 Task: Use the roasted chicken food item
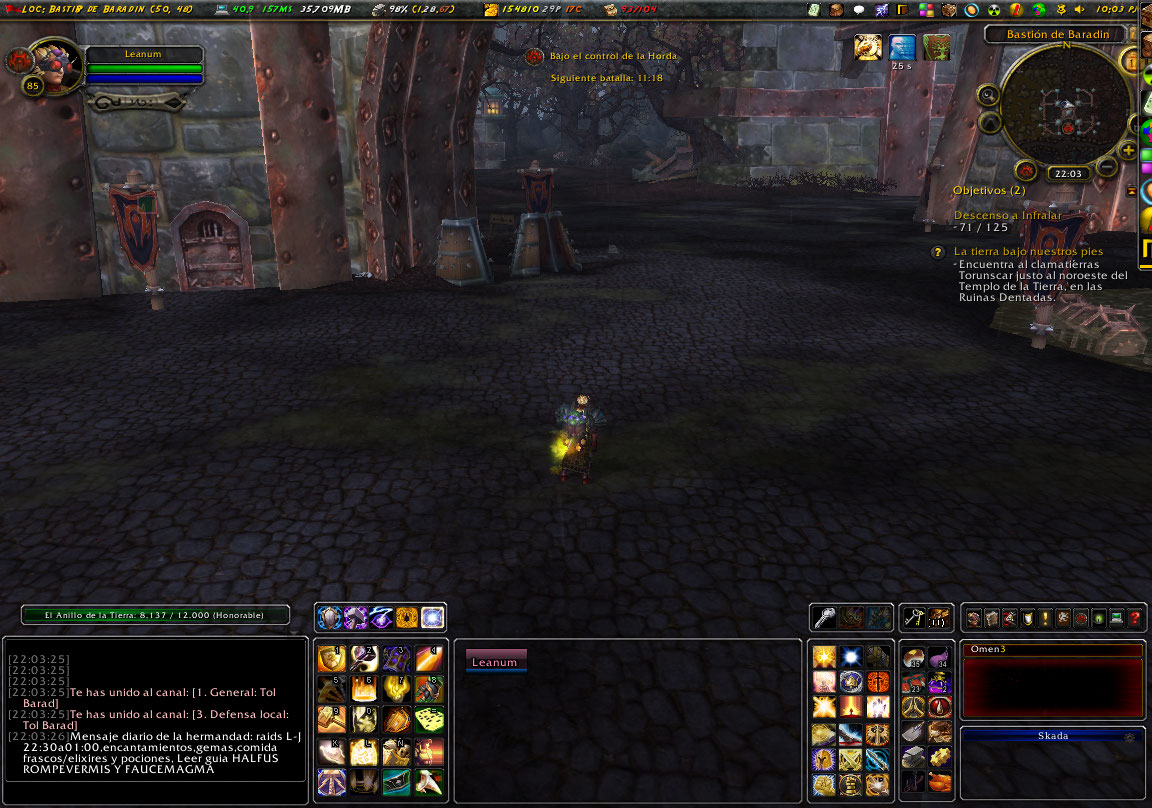(x=938, y=783)
